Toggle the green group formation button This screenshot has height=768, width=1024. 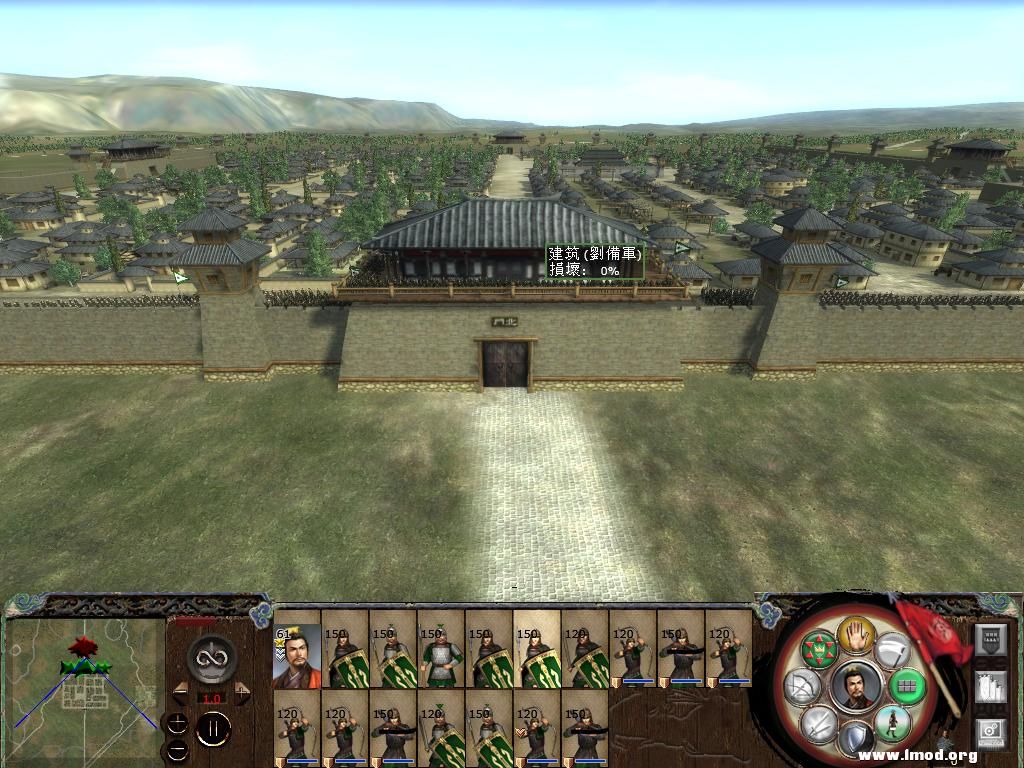tap(907, 686)
